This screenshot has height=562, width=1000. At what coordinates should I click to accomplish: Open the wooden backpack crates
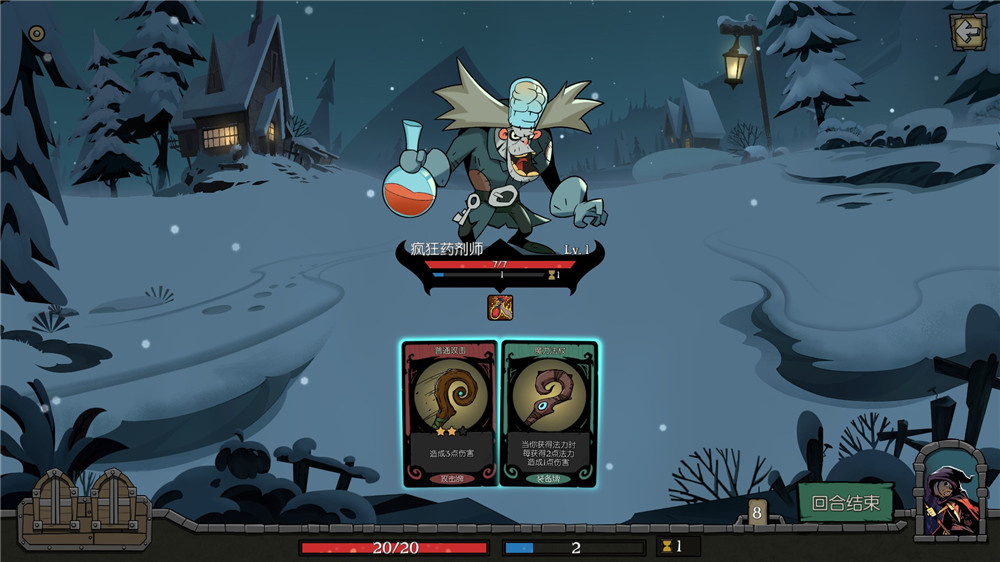(83, 510)
